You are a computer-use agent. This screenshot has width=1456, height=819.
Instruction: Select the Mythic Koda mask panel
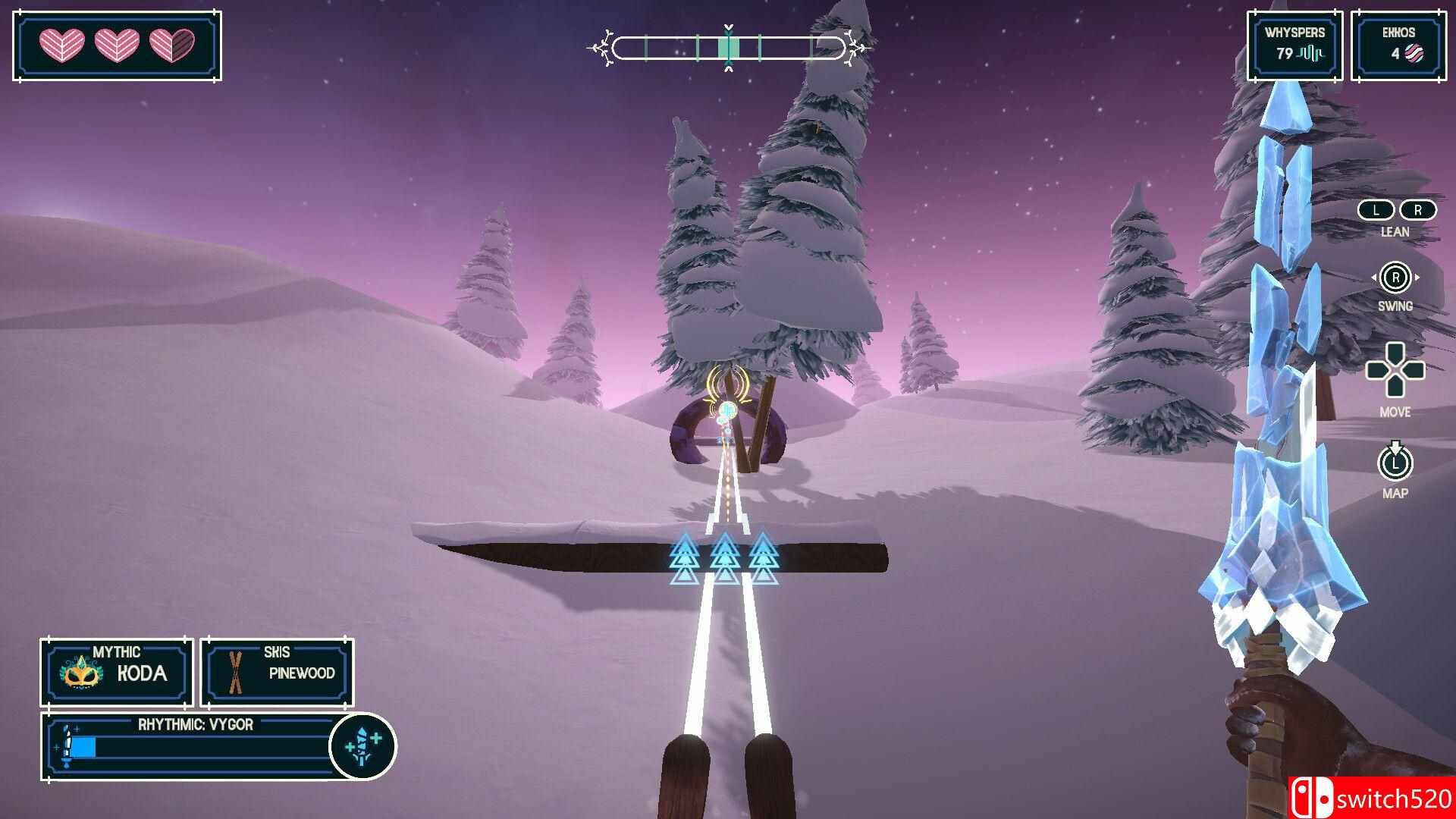(x=117, y=673)
